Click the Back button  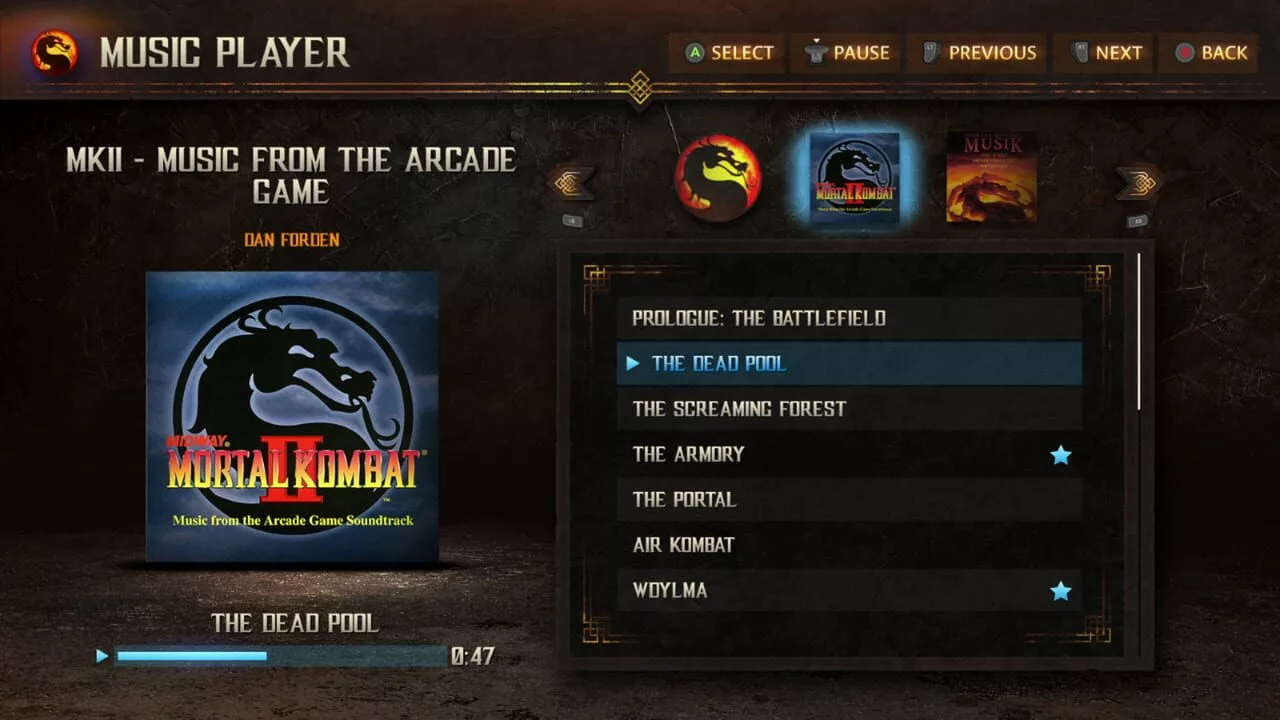pos(1210,53)
